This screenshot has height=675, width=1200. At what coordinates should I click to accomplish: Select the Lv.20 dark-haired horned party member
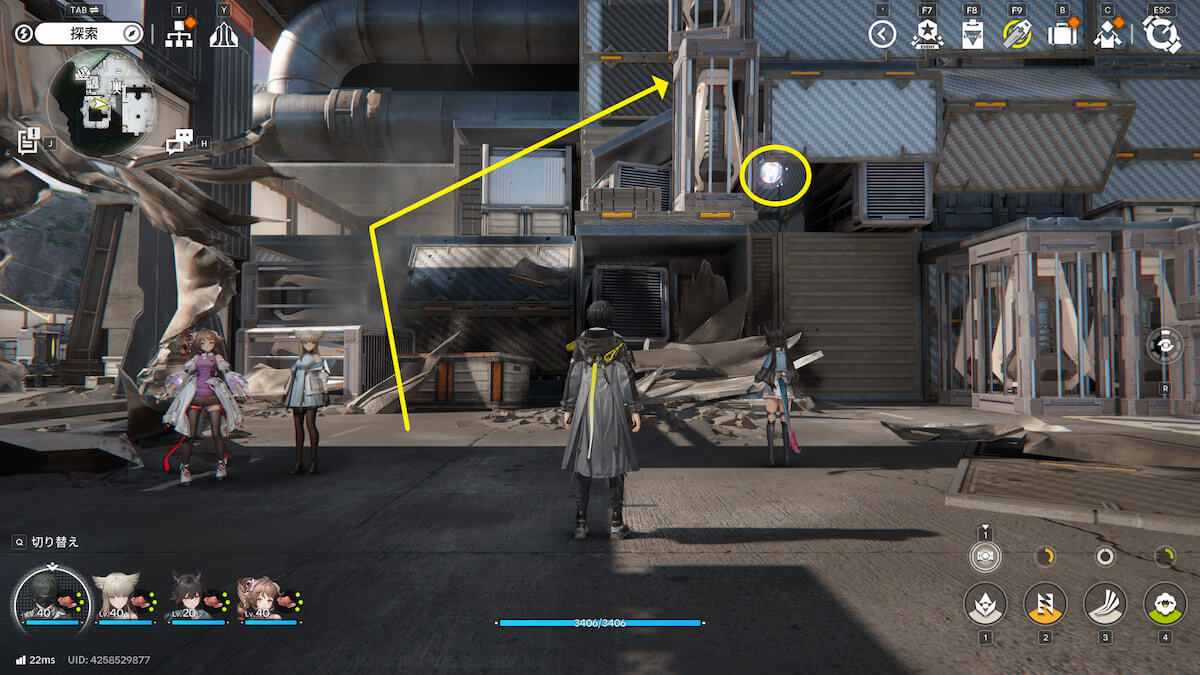(x=190, y=596)
